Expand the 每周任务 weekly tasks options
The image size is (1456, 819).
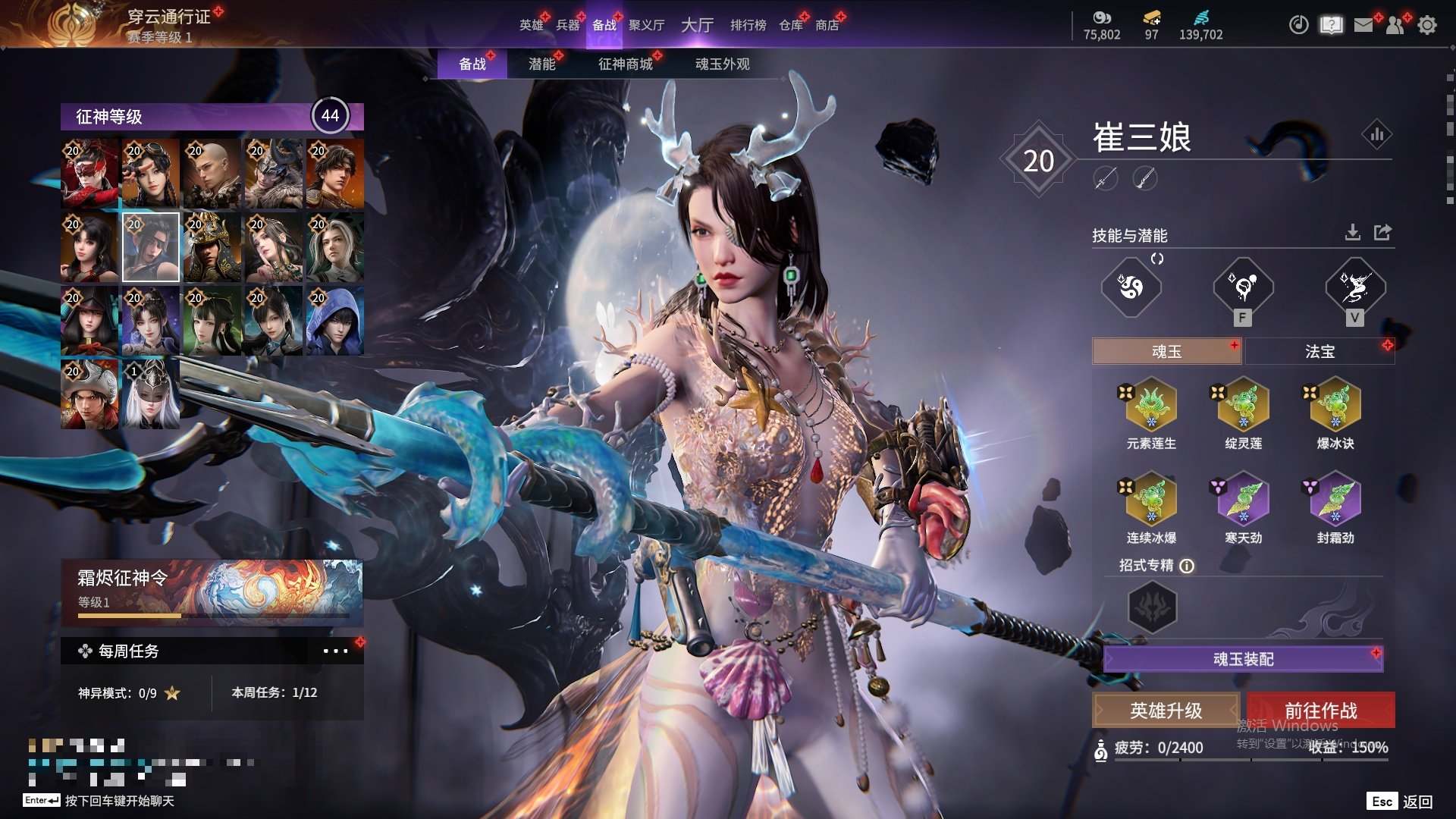point(335,651)
